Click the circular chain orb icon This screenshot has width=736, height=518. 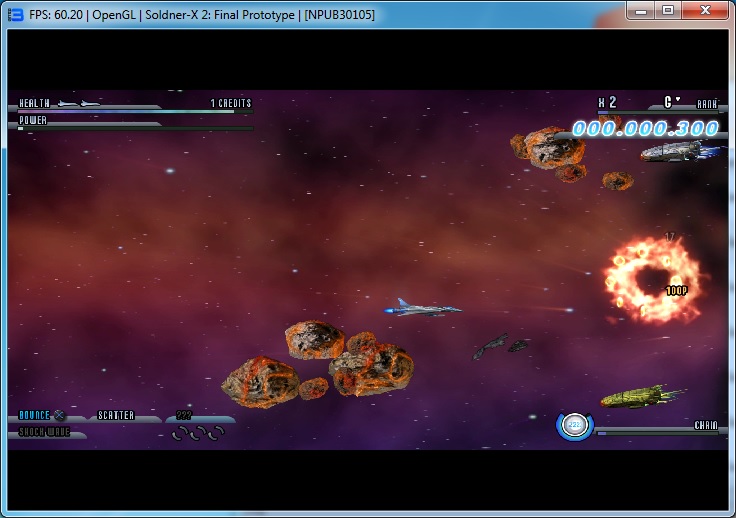[x=575, y=425]
